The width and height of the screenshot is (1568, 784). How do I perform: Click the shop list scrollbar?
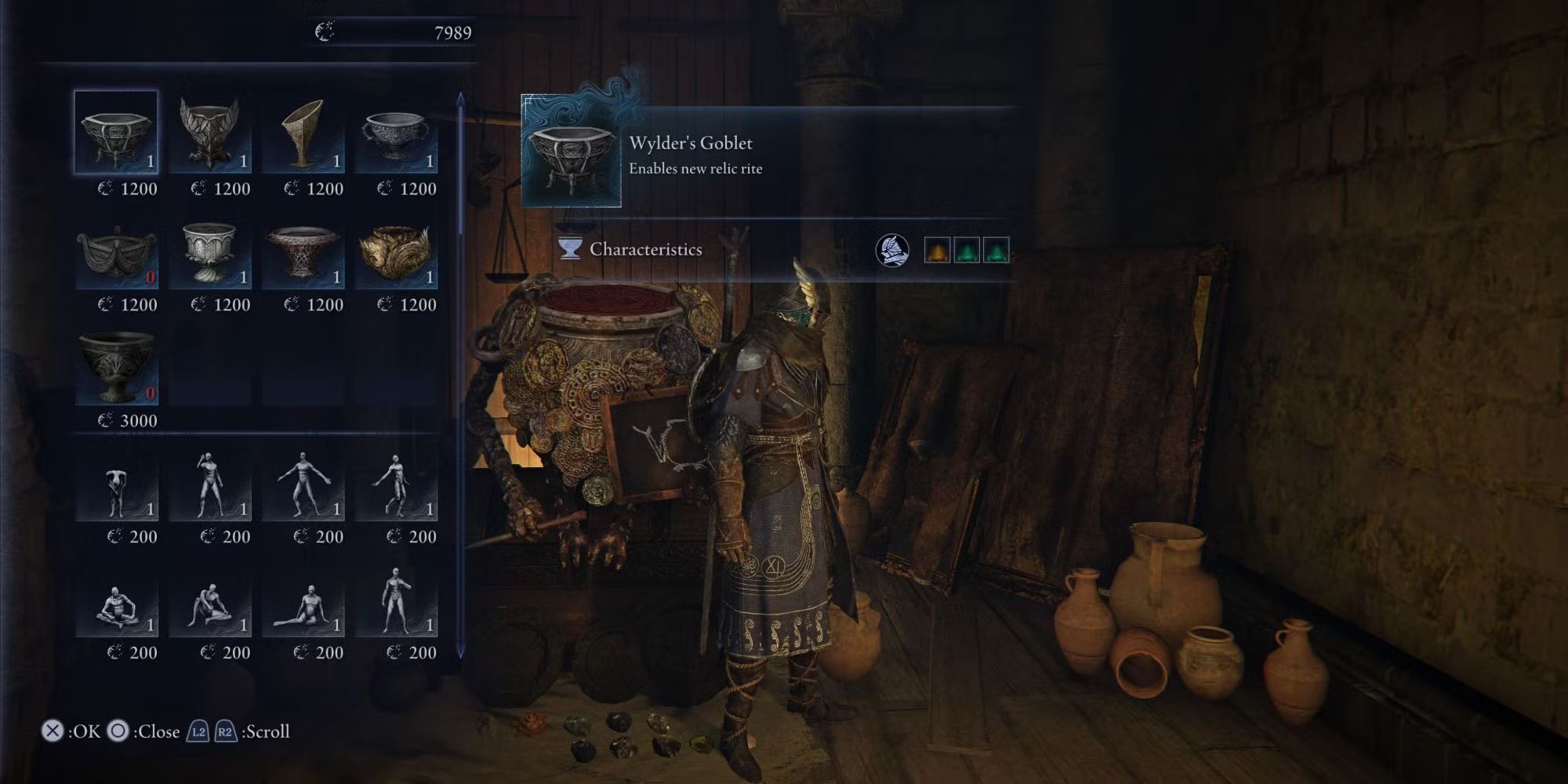pyautogui.click(x=460, y=376)
